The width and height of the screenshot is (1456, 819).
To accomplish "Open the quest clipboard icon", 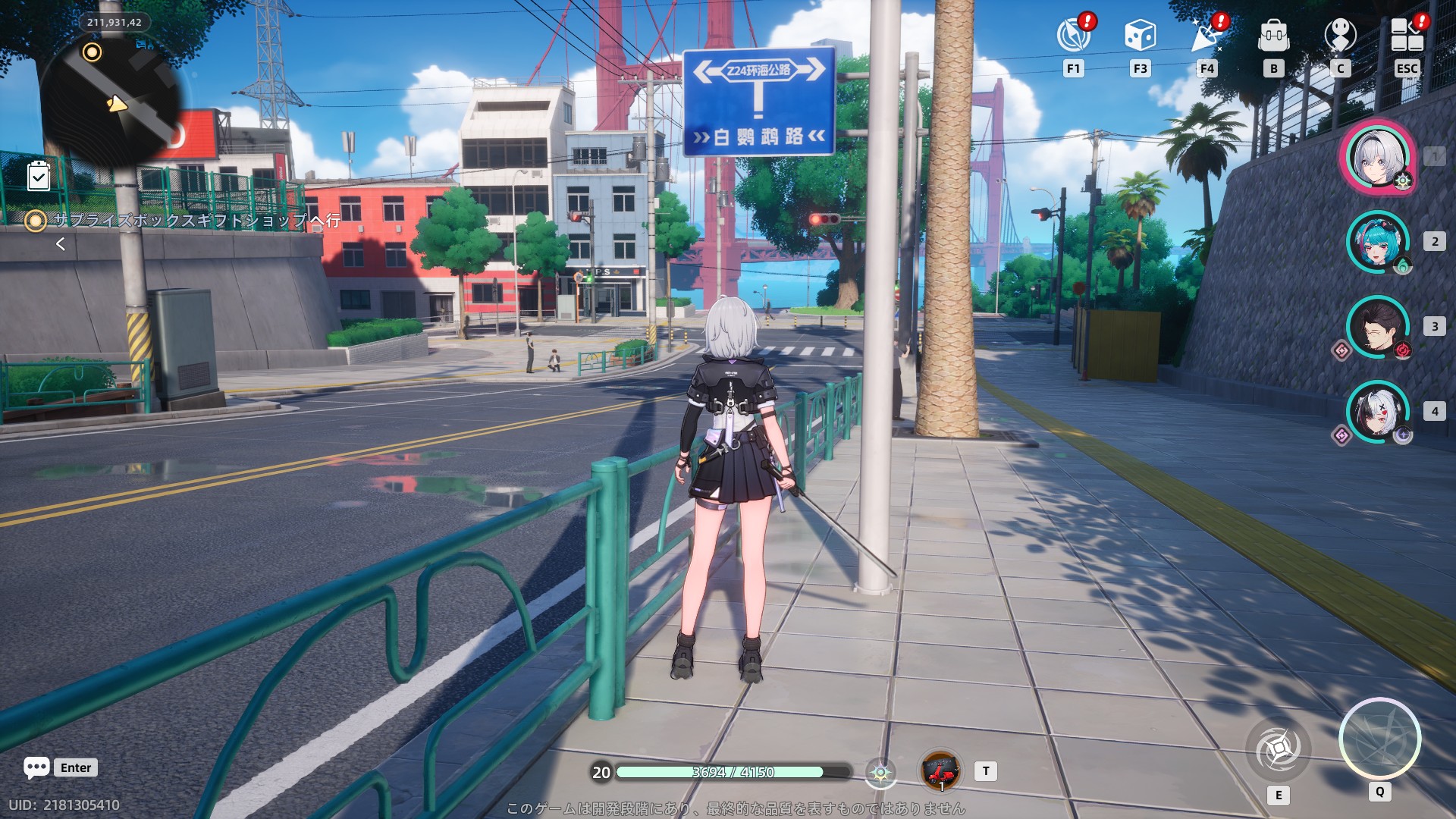I will click(x=39, y=176).
